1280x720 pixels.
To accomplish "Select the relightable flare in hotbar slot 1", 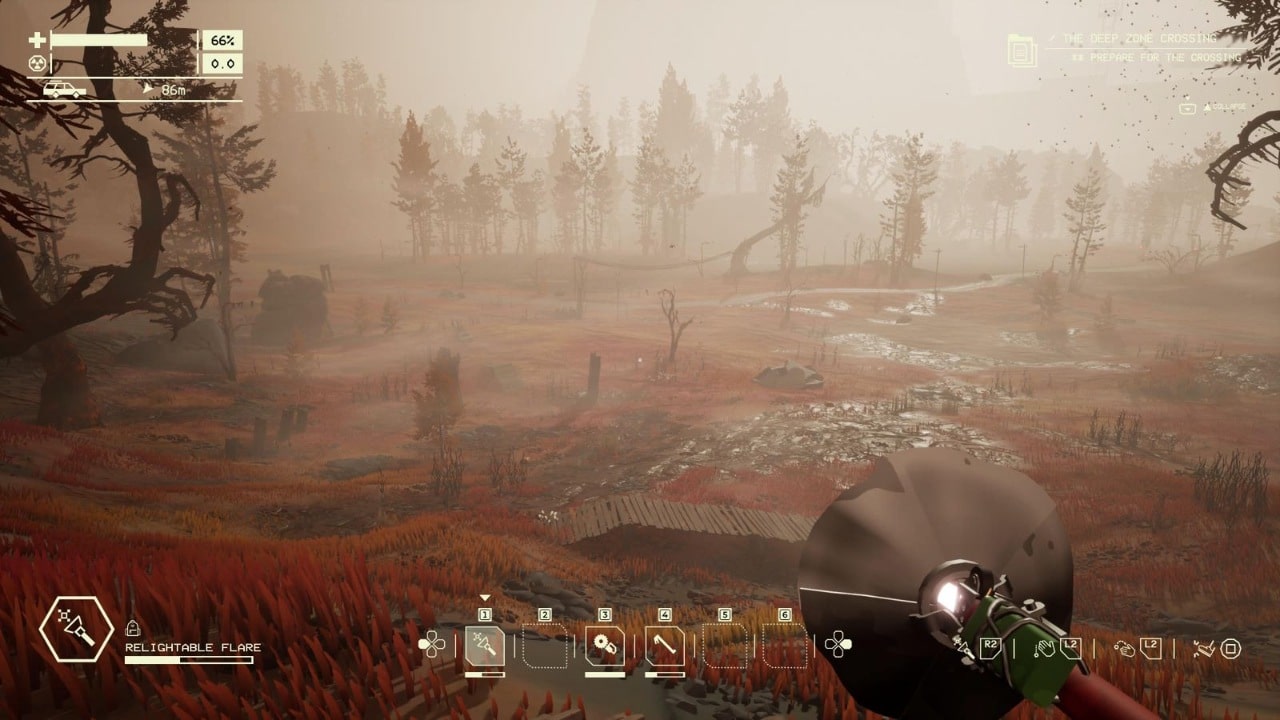I will [x=485, y=645].
